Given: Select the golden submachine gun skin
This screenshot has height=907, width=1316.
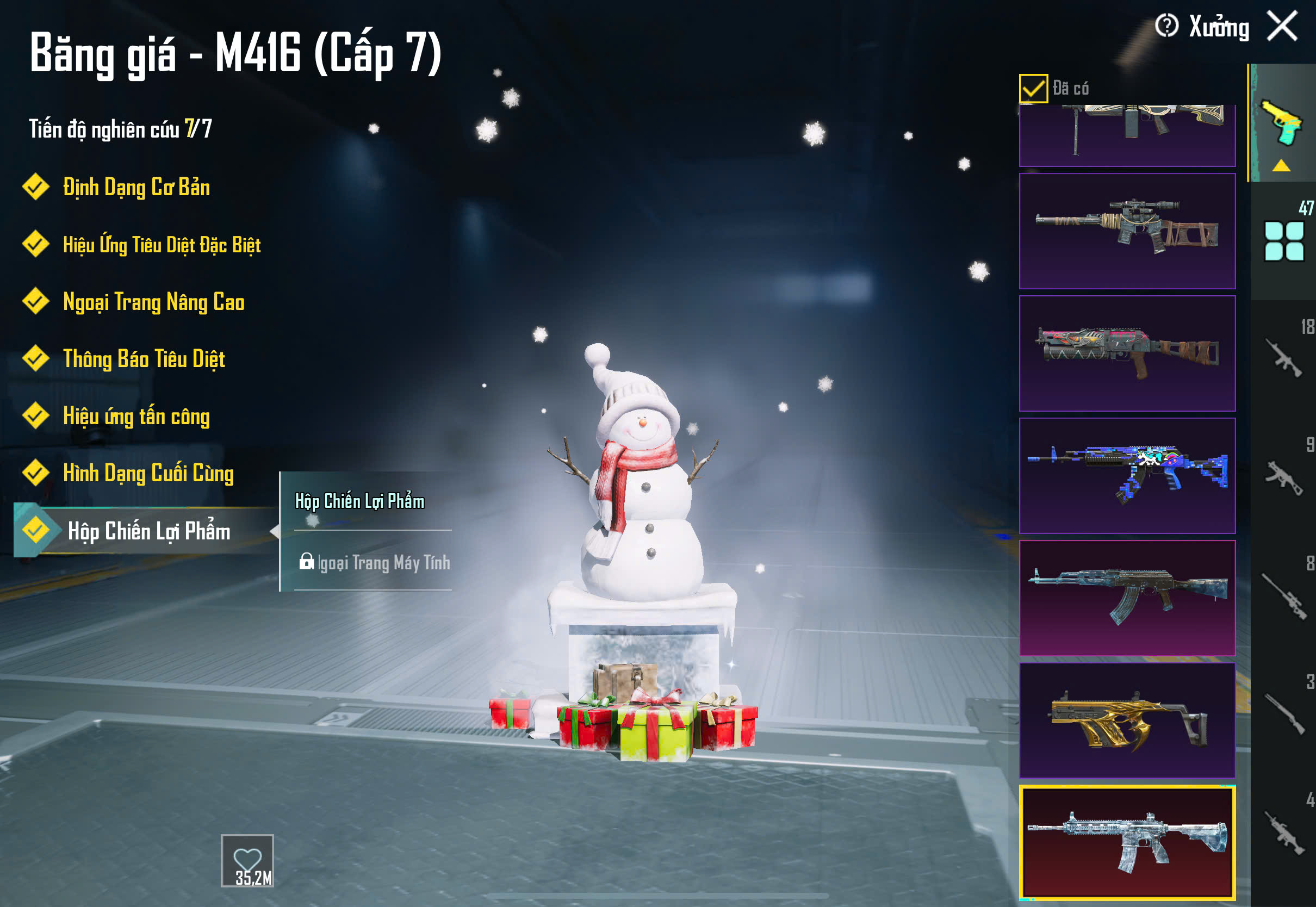Looking at the screenshot, I should (1127, 720).
